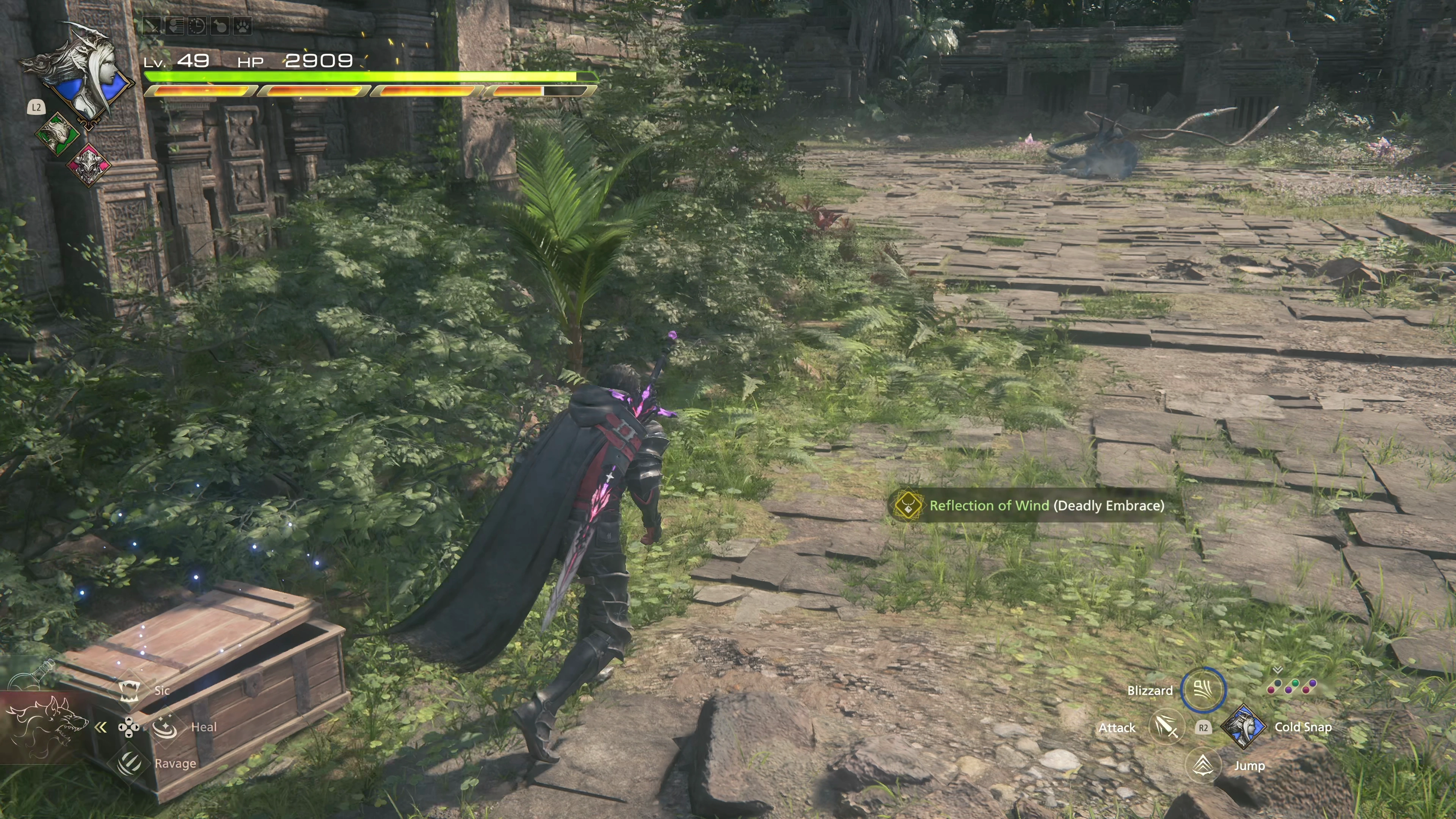Click the colored ability orbs indicator
This screenshot has width=1456, height=819.
pyautogui.click(x=1291, y=686)
